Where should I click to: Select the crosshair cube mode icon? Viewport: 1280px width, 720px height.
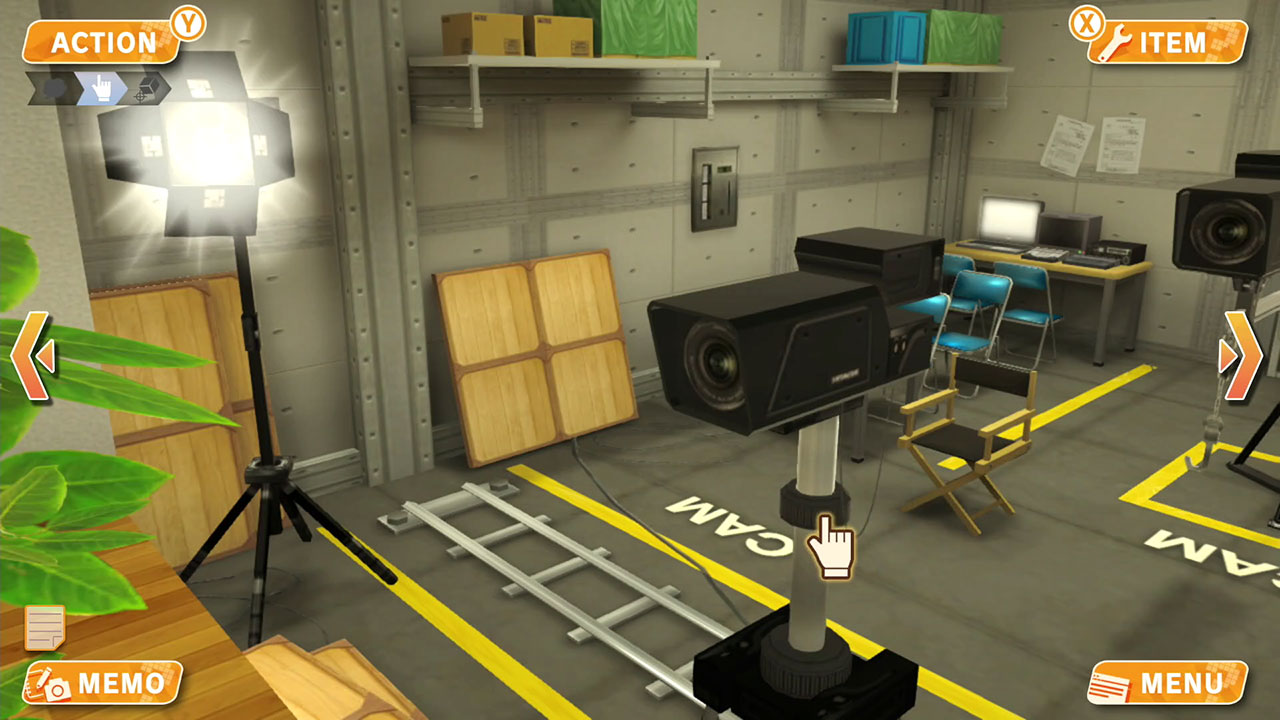pos(148,88)
